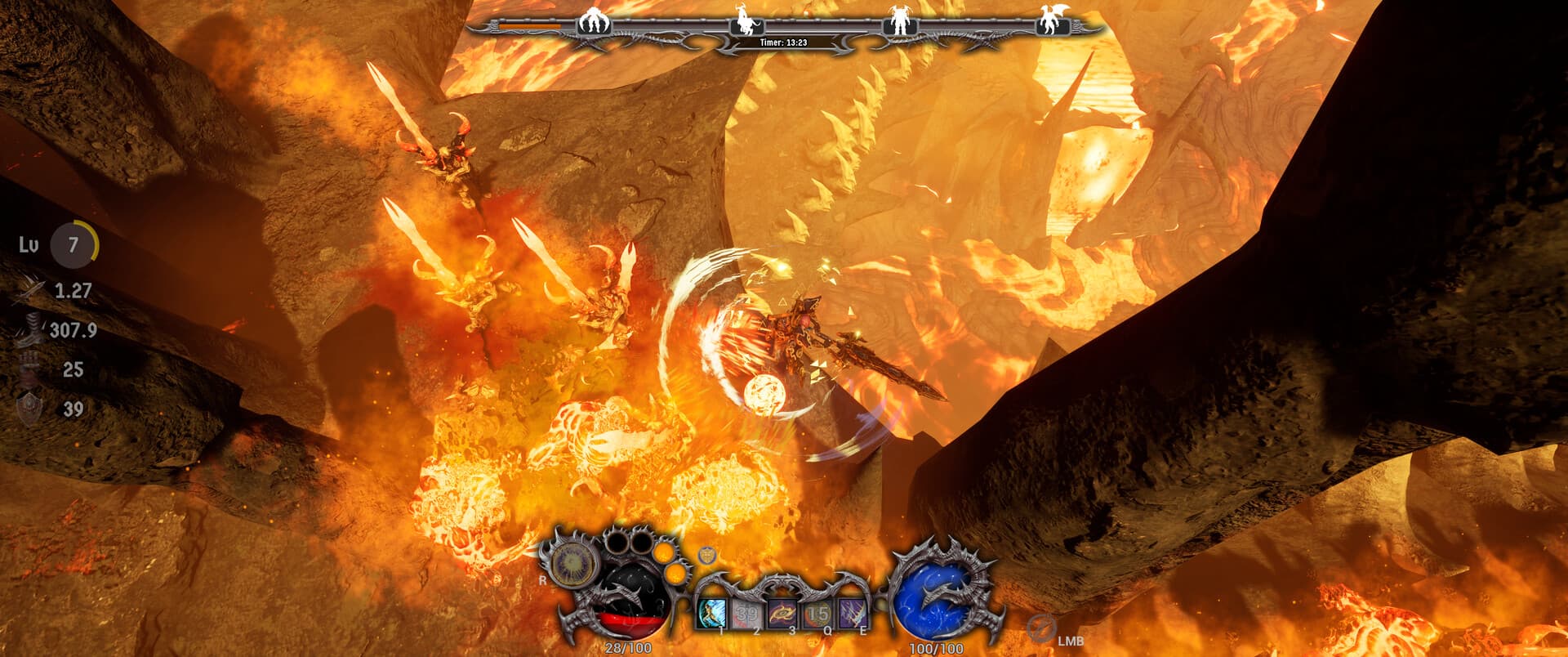
Task: Toggle the shield badge above slot 1
Action: [706, 554]
